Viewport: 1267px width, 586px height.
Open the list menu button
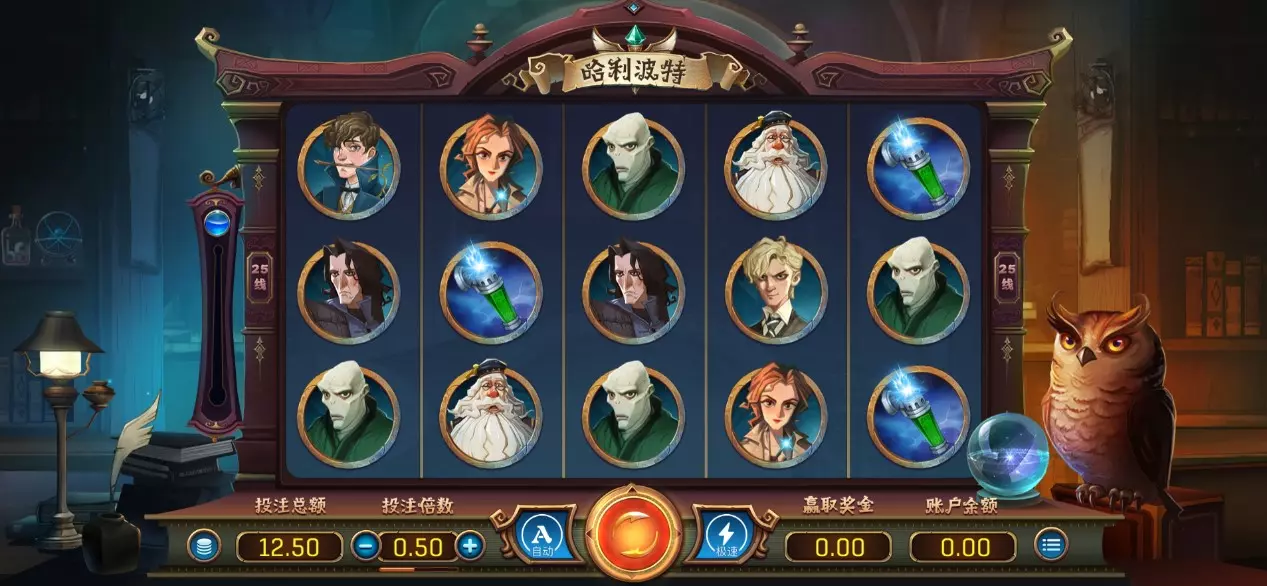[x=1050, y=545]
